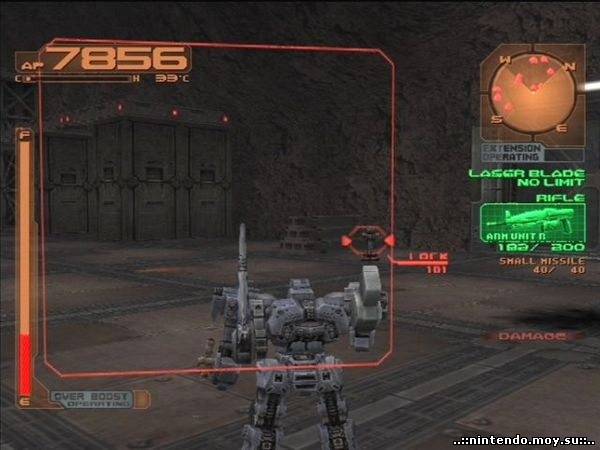
Task: Click the Over Boost Operating indicator
Action: (x=93, y=399)
